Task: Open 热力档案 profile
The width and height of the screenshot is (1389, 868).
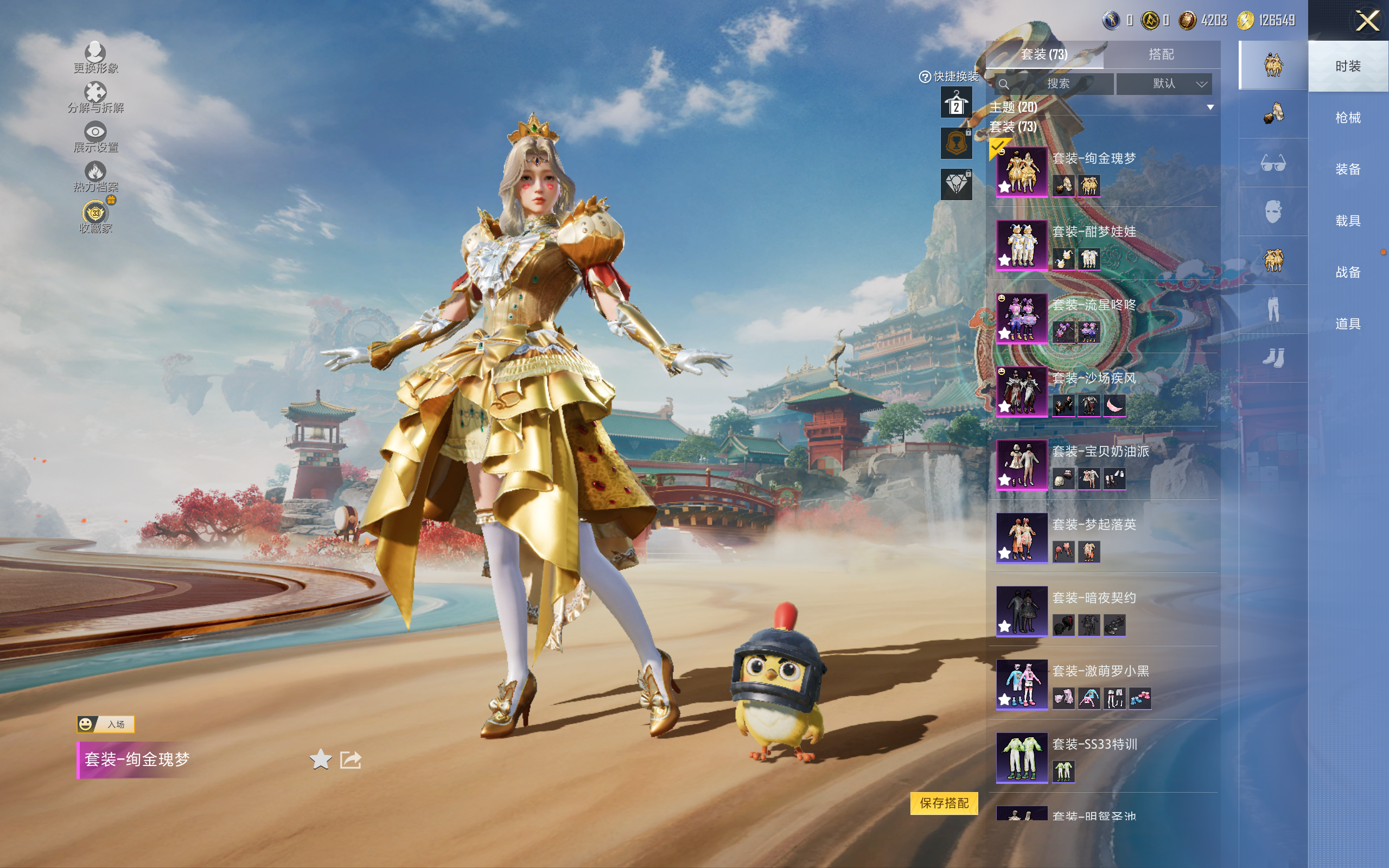Action: pyautogui.click(x=95, y=176)
